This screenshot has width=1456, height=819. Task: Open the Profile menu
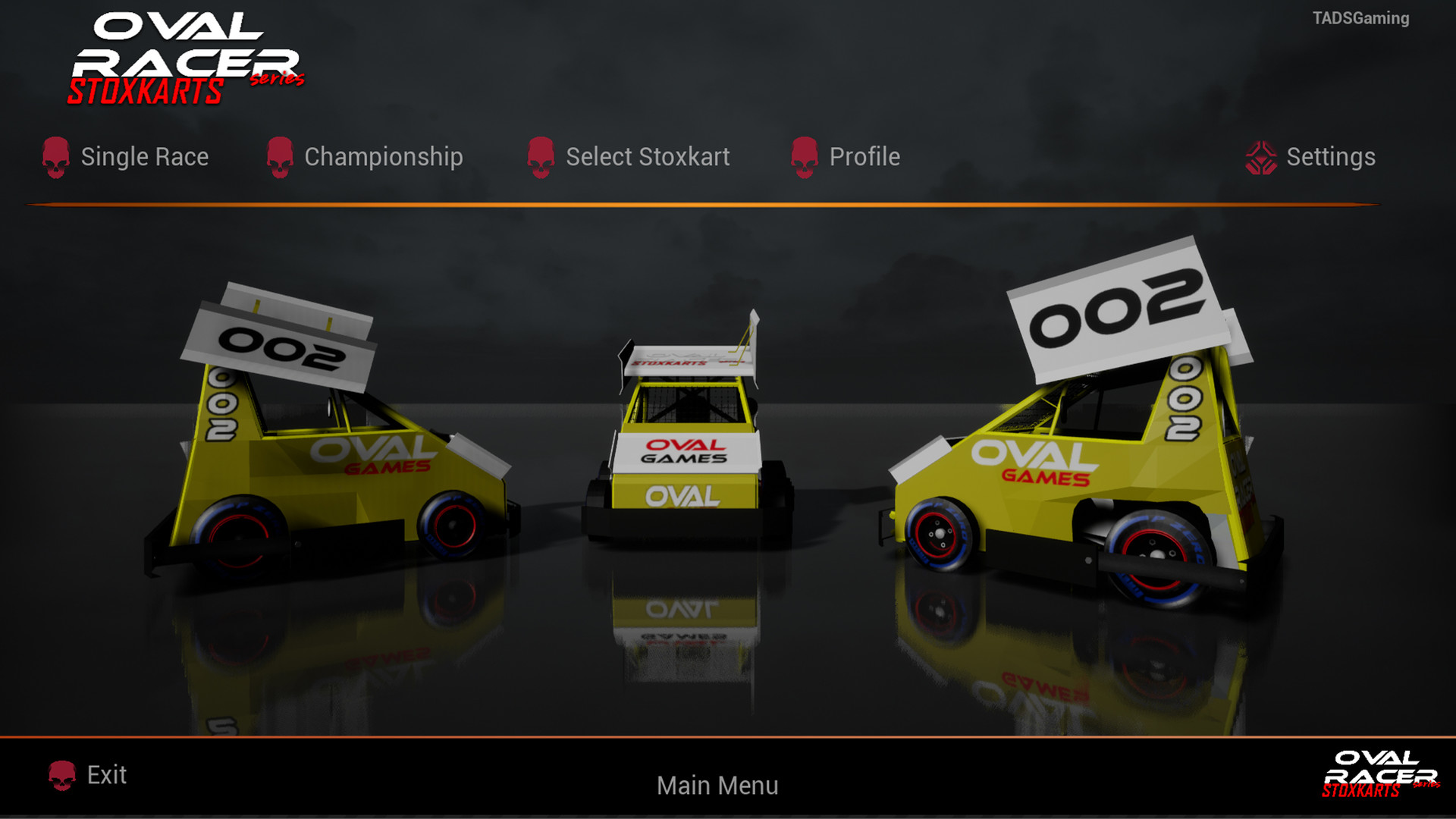tap(865, 157)
